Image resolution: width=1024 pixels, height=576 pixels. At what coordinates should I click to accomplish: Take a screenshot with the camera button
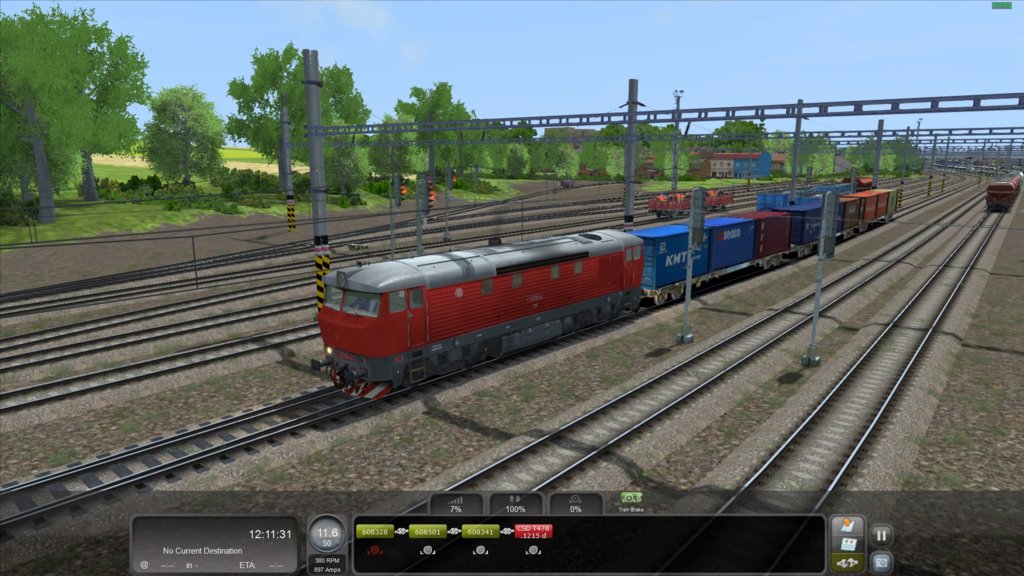point(881,561)
